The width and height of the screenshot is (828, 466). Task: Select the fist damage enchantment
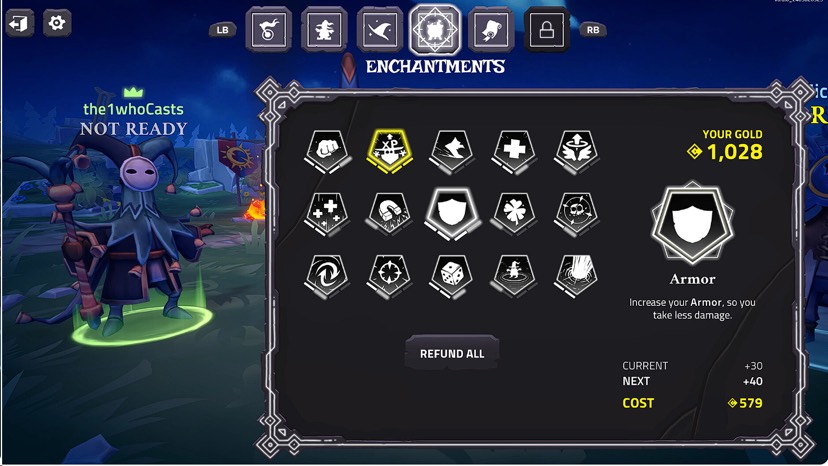(x=325, y=150)
